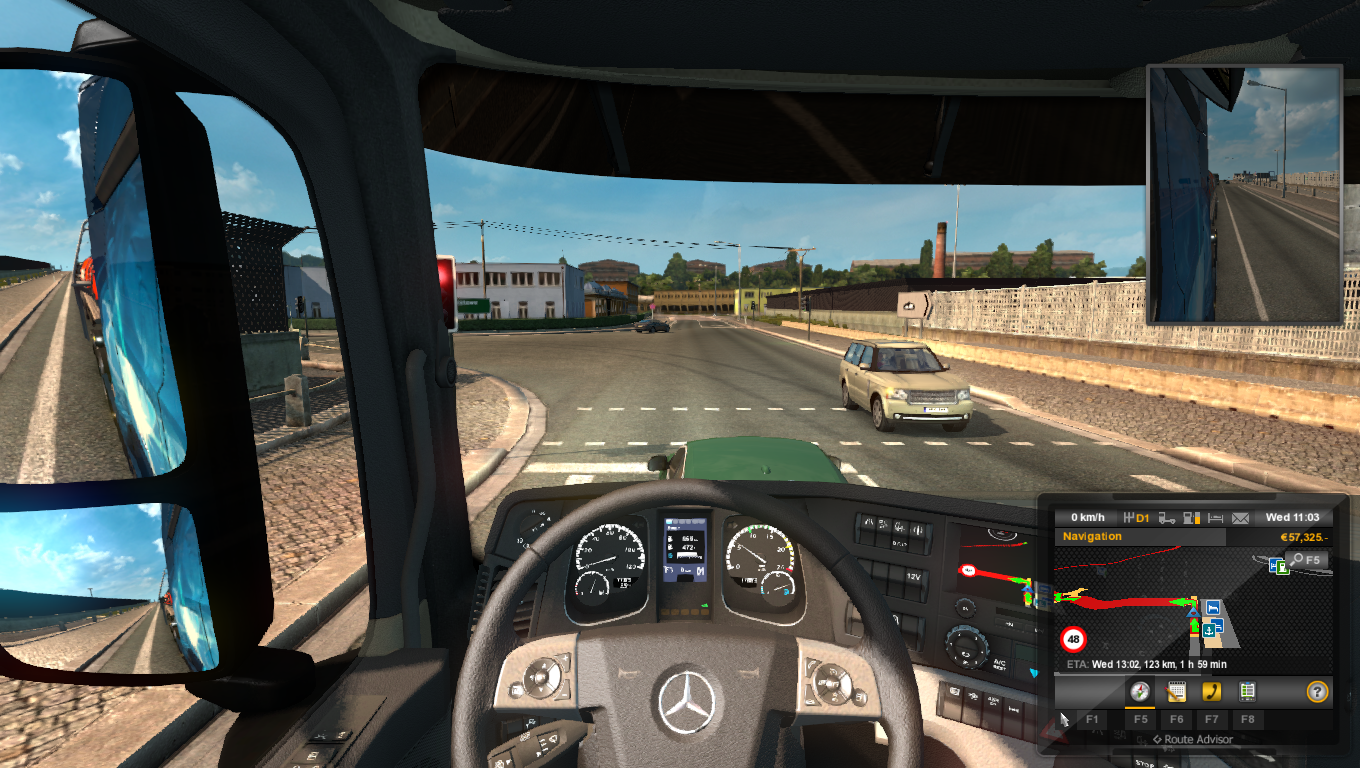Click the €57,325 money balance
This screenshot has height=768, width=1360.
click(x=1305, y=536)
